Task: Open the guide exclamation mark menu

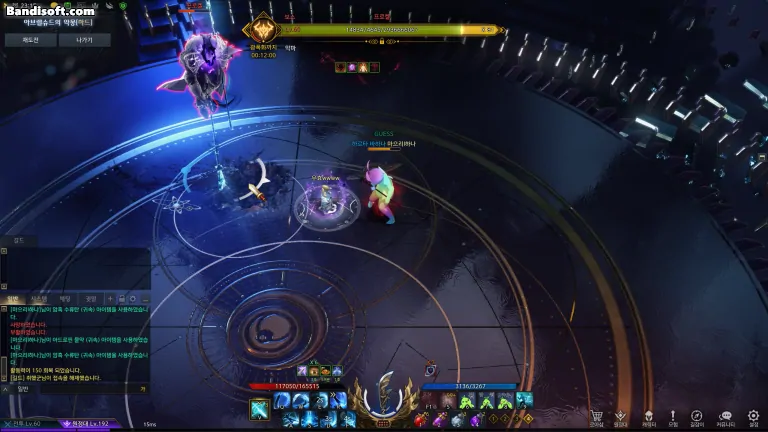Action: tap(673, 415)
